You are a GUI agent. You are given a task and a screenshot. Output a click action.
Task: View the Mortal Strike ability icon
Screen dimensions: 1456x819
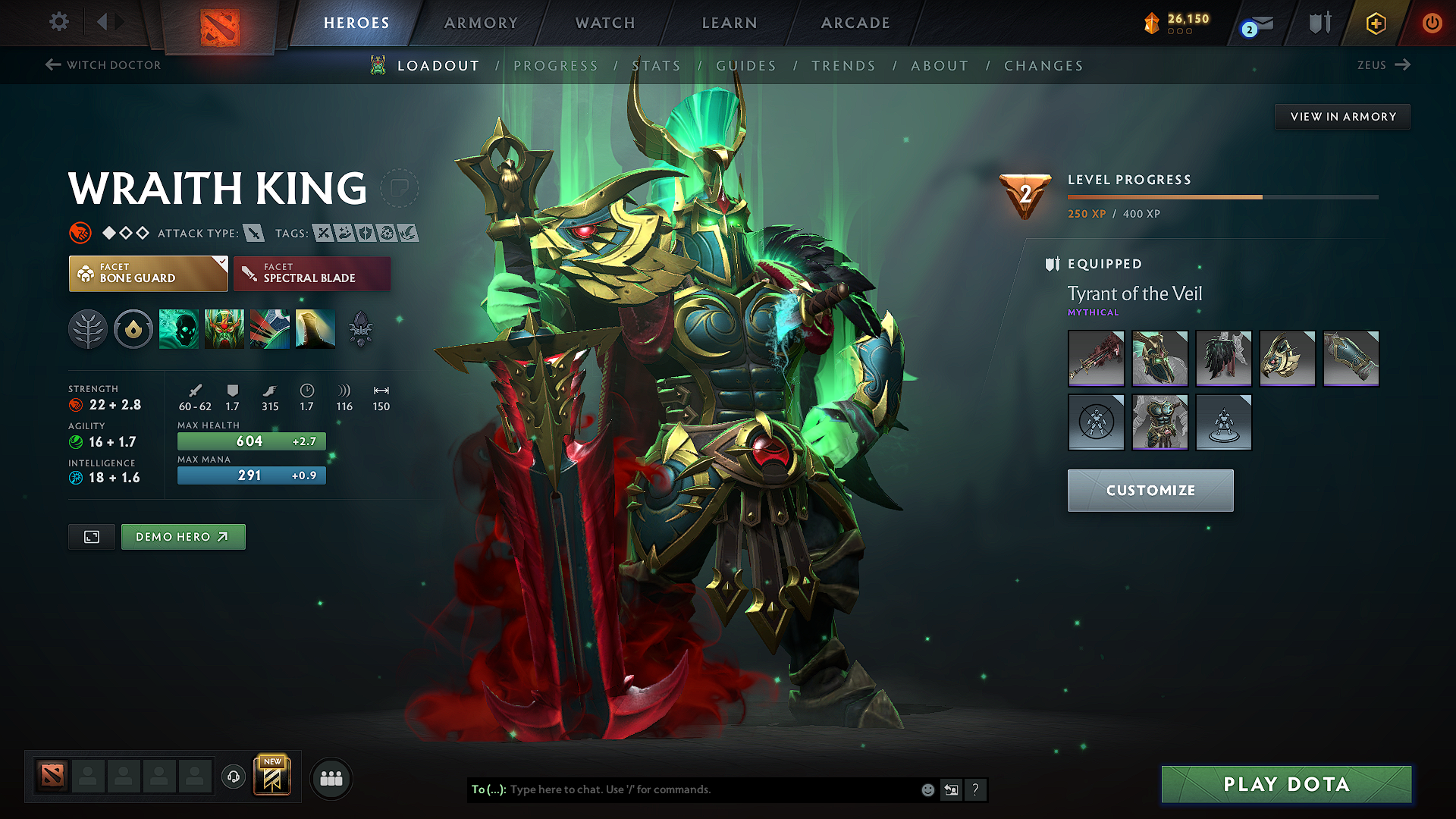[269, 329]
